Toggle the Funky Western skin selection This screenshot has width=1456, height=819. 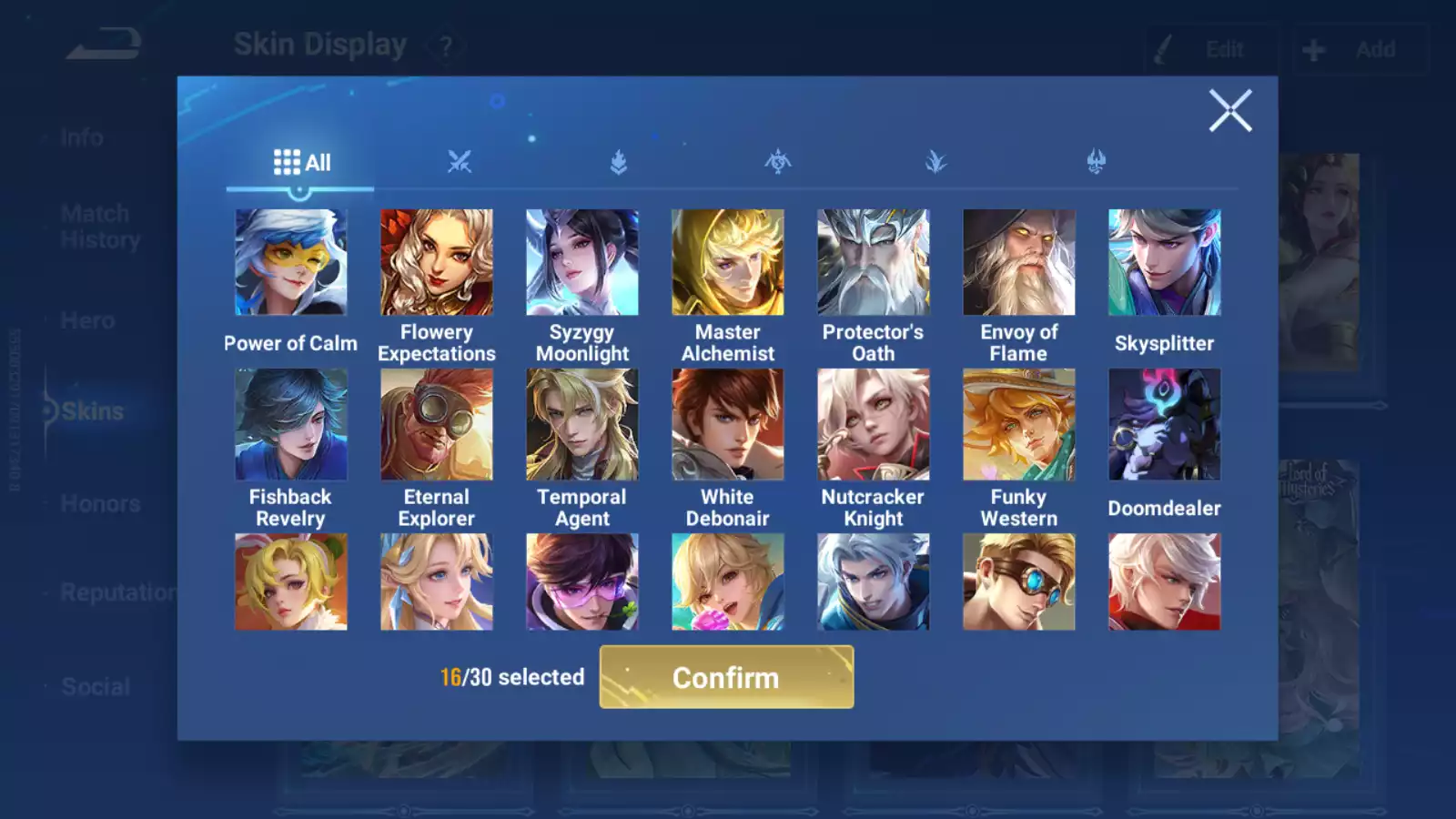pyautogui.click(x=1019, y=425)
